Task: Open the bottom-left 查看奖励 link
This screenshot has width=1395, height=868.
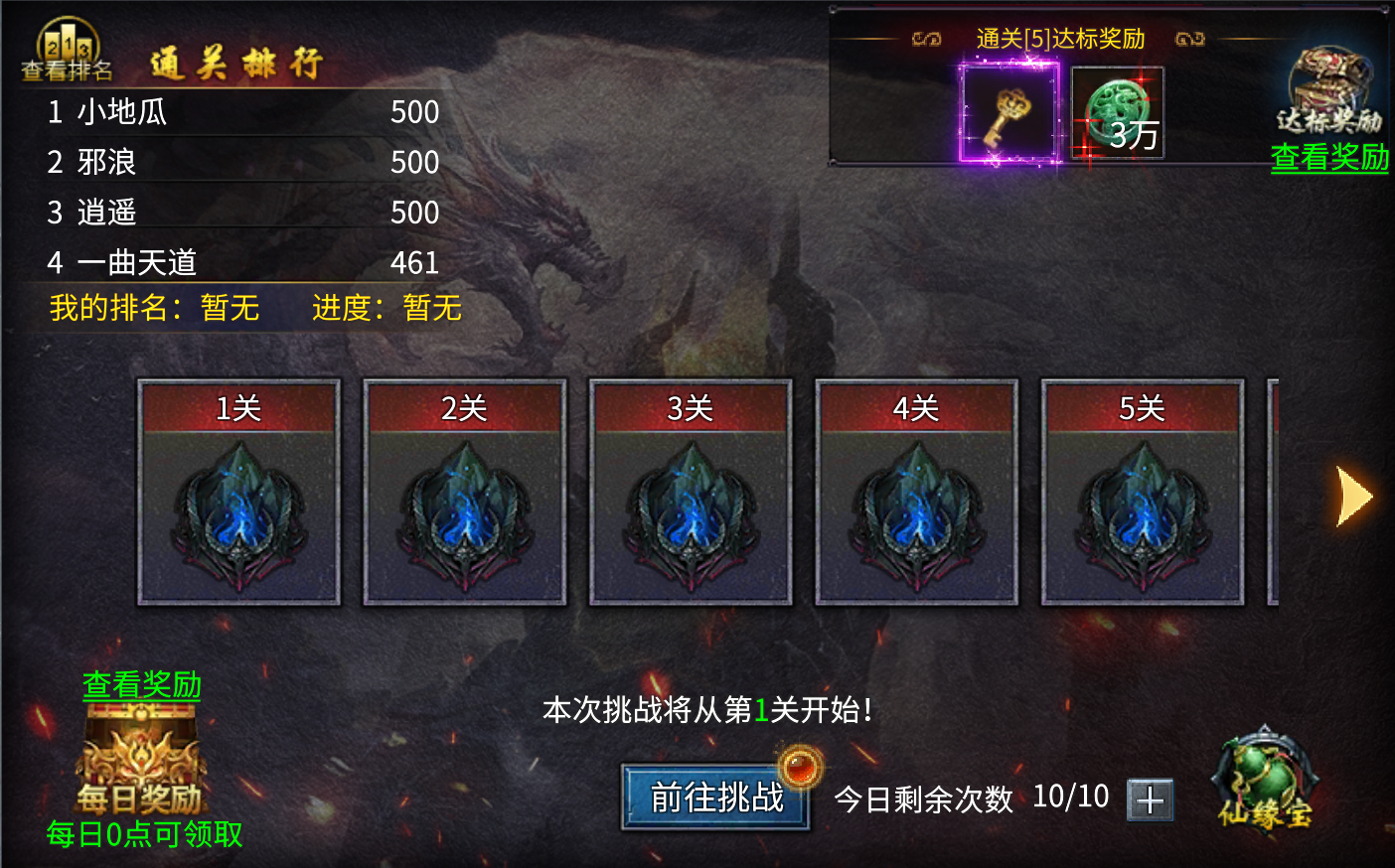Action: tap(143, 685)
